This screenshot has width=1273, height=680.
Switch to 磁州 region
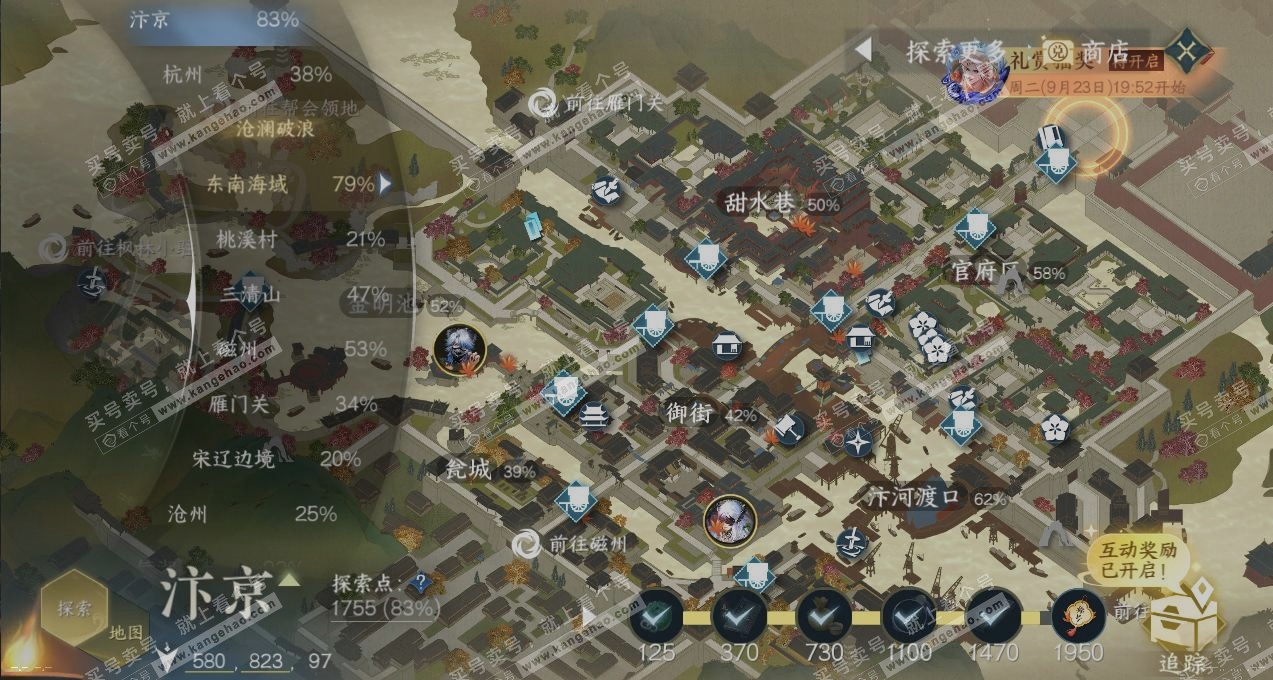tap(237, 349)
